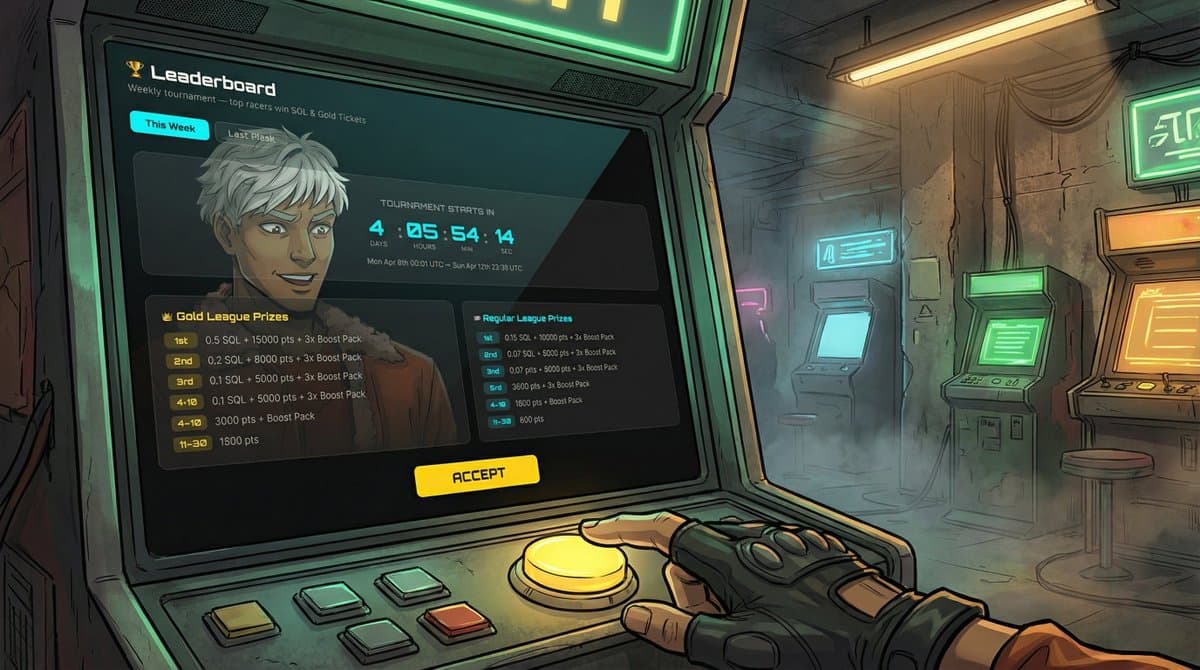Click the yellow ACCEPT button
The image size is (1200, 670).
click(477, 476)
